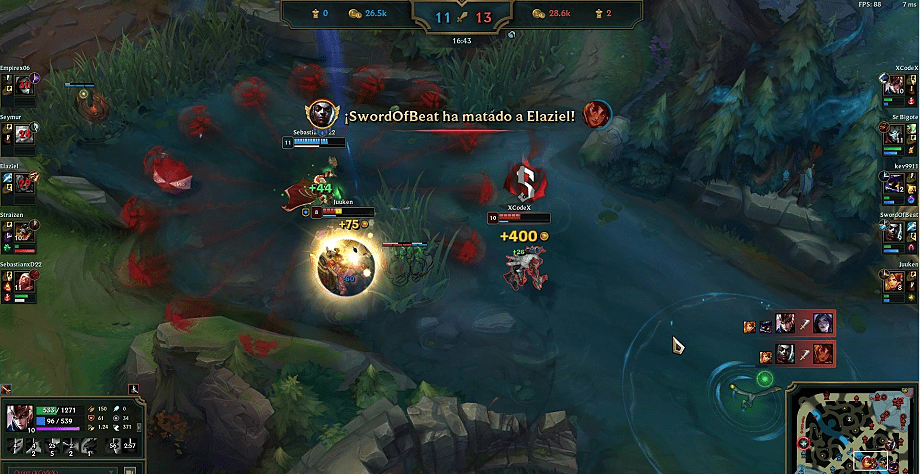Click the kill announcement's killer portrait
The height and width of the screenshot is (474, 920).
click(321, 114)
